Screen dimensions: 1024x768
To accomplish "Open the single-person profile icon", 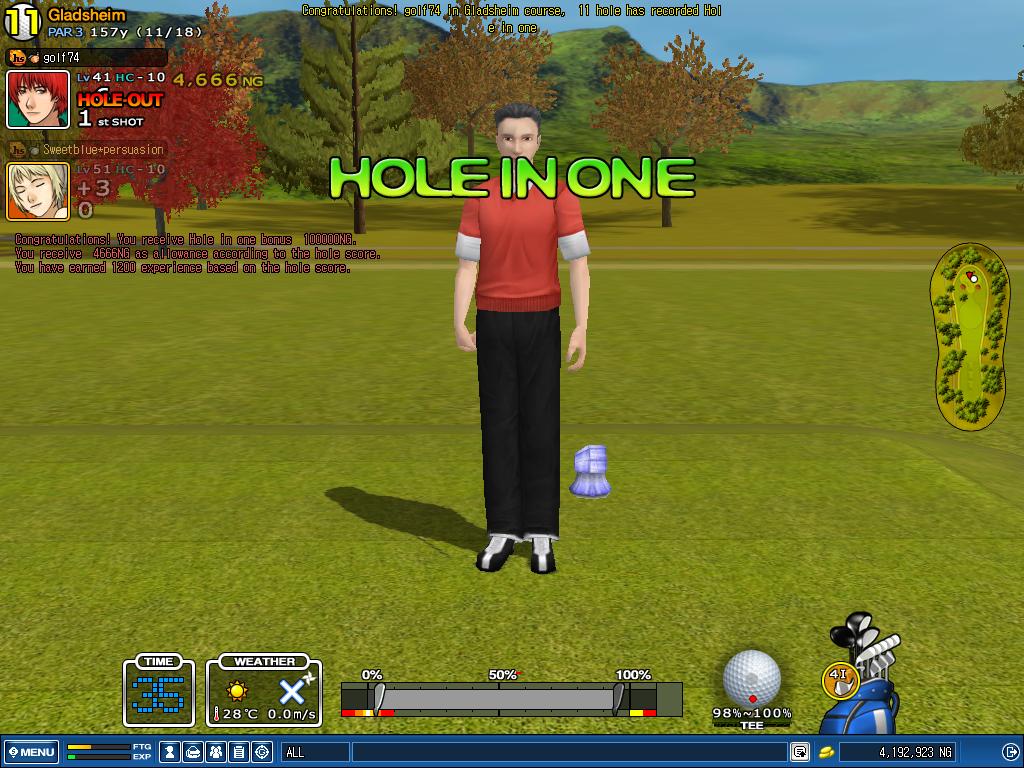I will [171, 752].
